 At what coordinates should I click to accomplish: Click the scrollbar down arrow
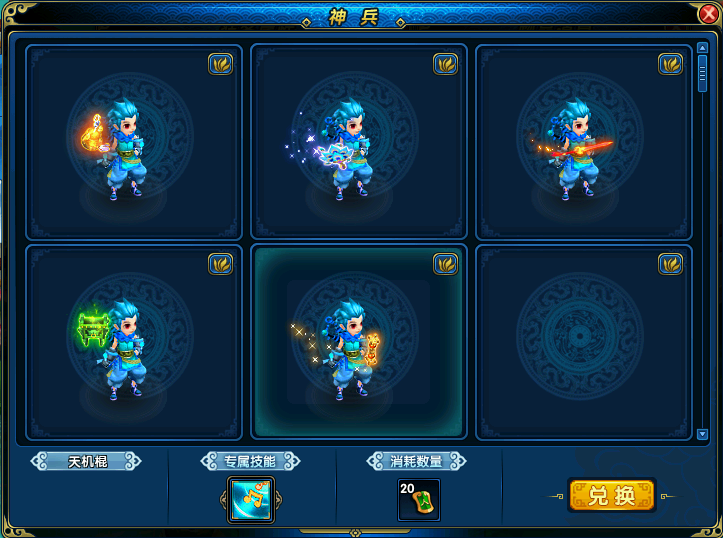(702, 434)
